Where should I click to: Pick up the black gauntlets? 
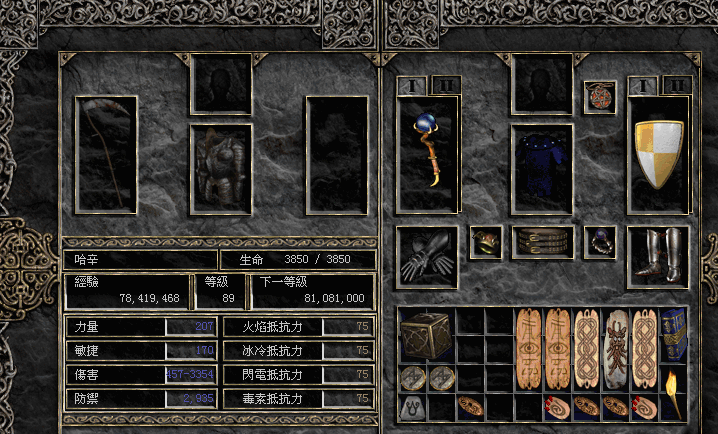[427, 254]
